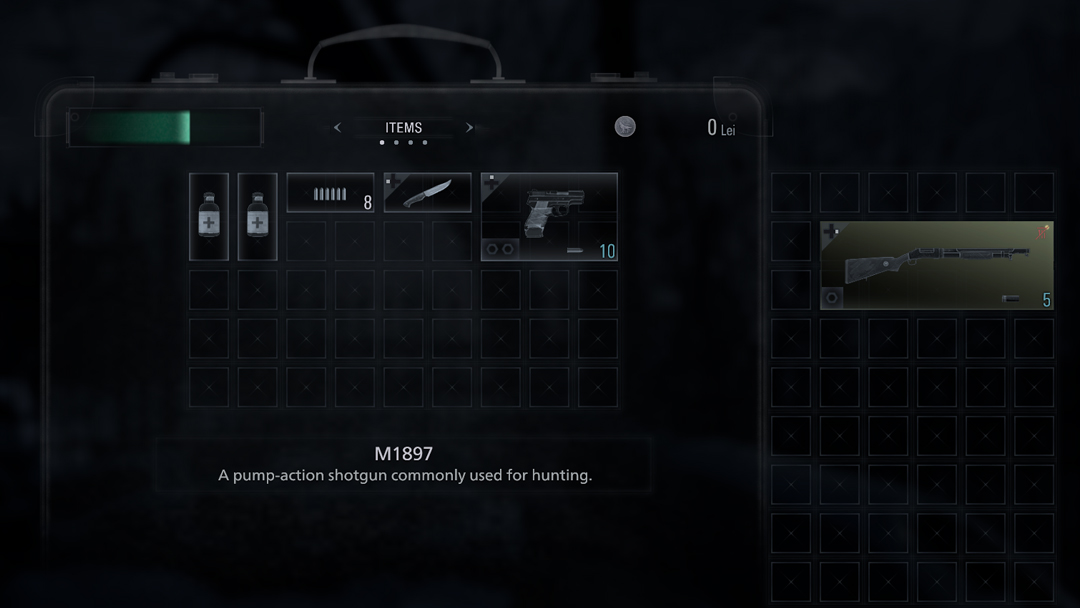Viewport: 1080px width, 608px height.
Task: Pick the M1897 shotgun
Action: pyautogui.click(x=936, y=266)
